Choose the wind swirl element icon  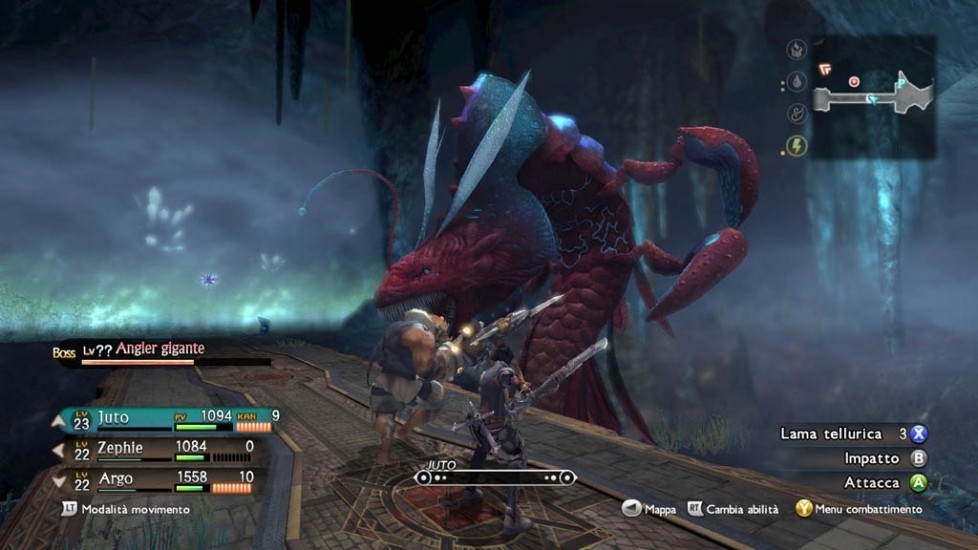(796, 113)
